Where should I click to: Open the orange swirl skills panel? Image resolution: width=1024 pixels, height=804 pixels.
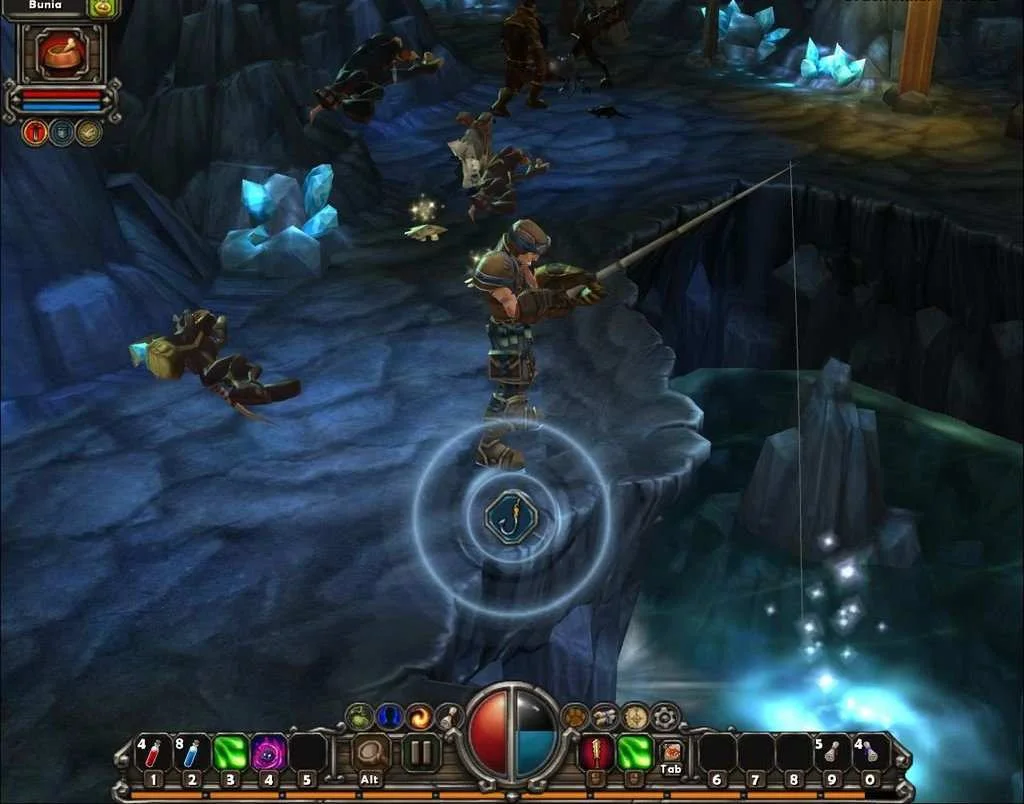(419, 716)
